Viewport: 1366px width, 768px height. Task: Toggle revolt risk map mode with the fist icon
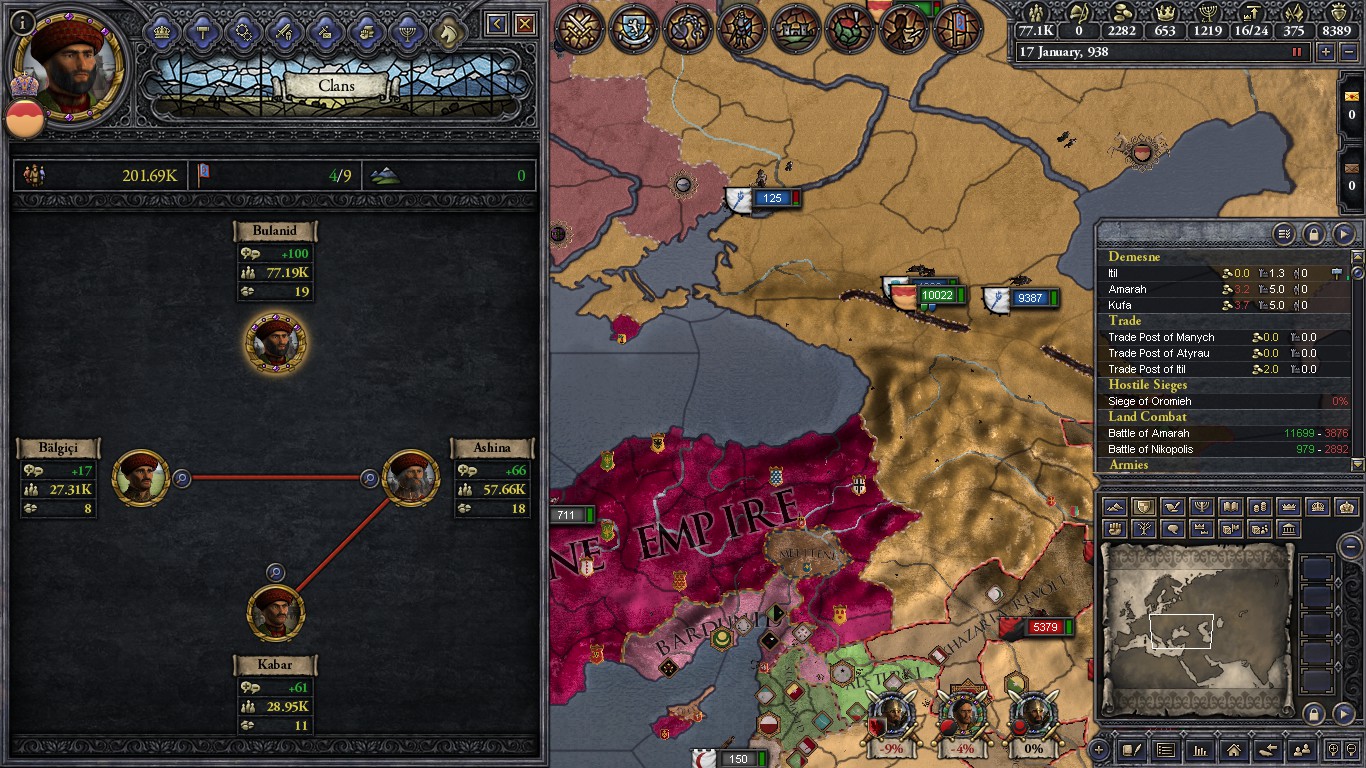(1114, 528)
